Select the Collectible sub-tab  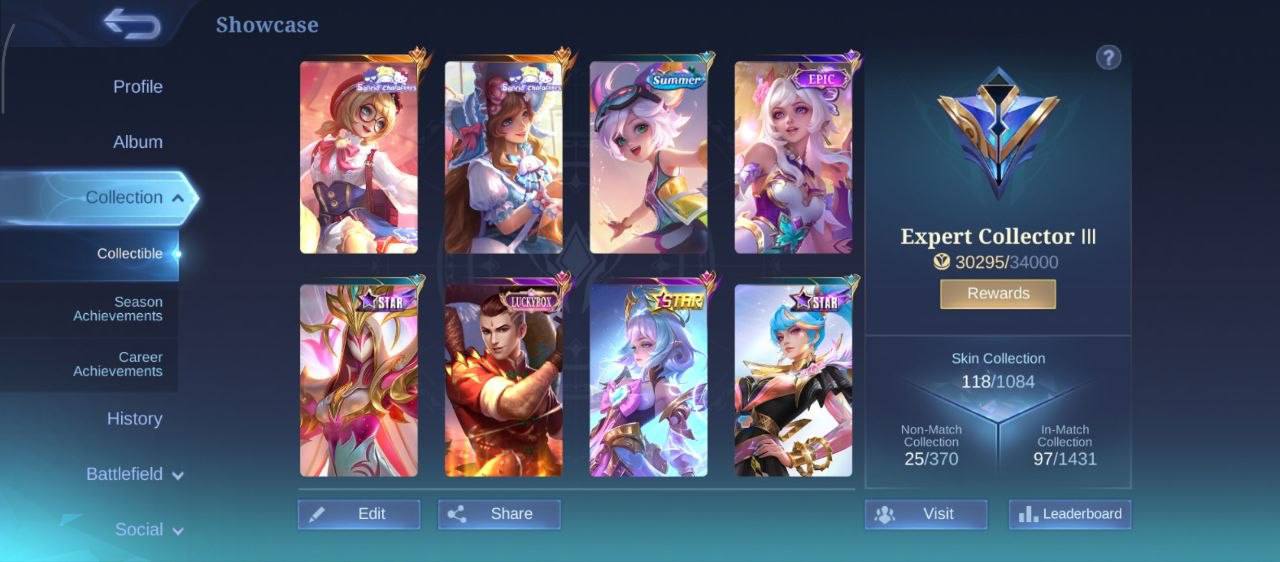(129, 254)
